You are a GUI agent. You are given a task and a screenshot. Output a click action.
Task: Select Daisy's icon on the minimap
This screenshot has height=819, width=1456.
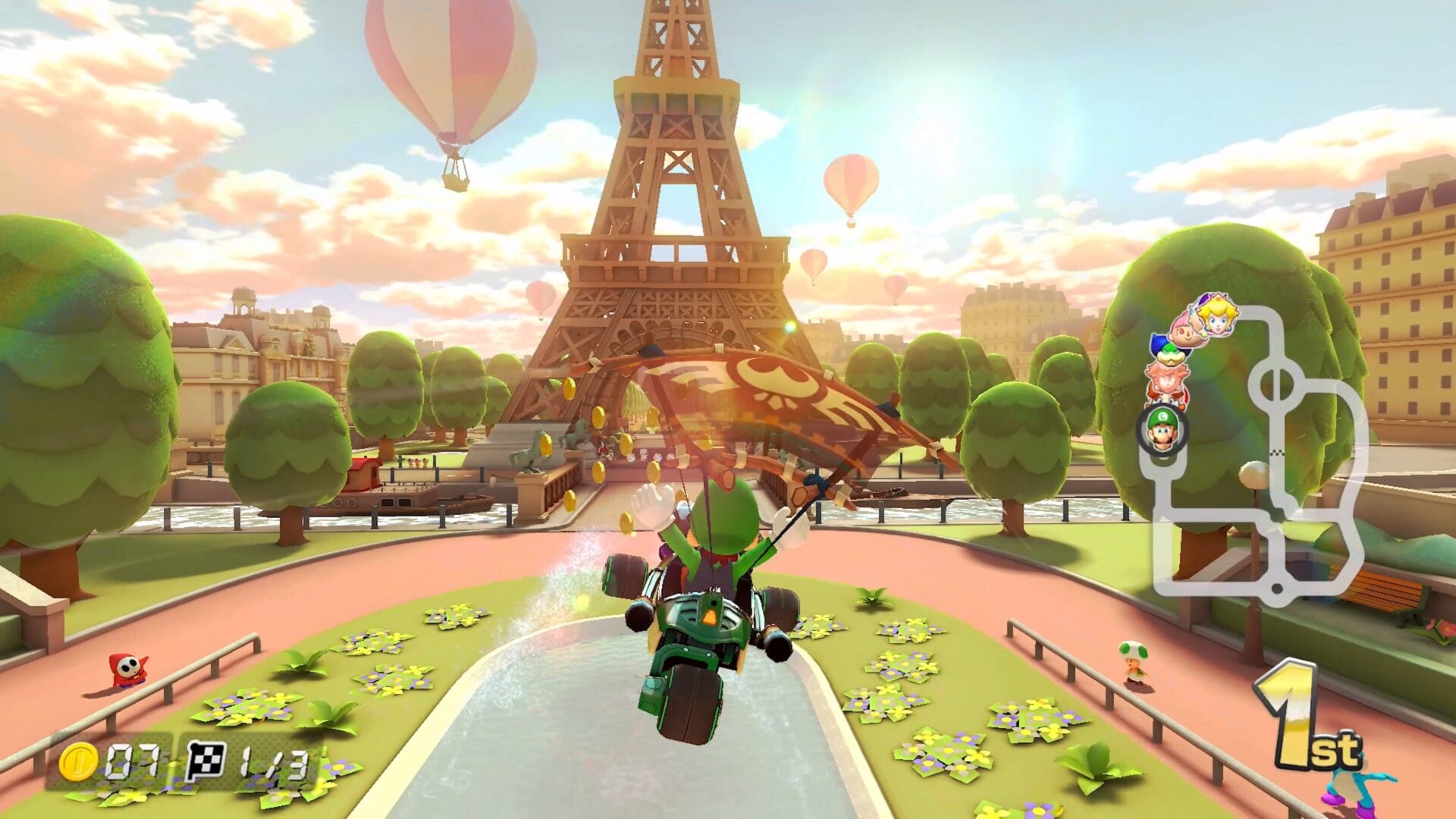pyautogui.click(x=1166, y=381)
